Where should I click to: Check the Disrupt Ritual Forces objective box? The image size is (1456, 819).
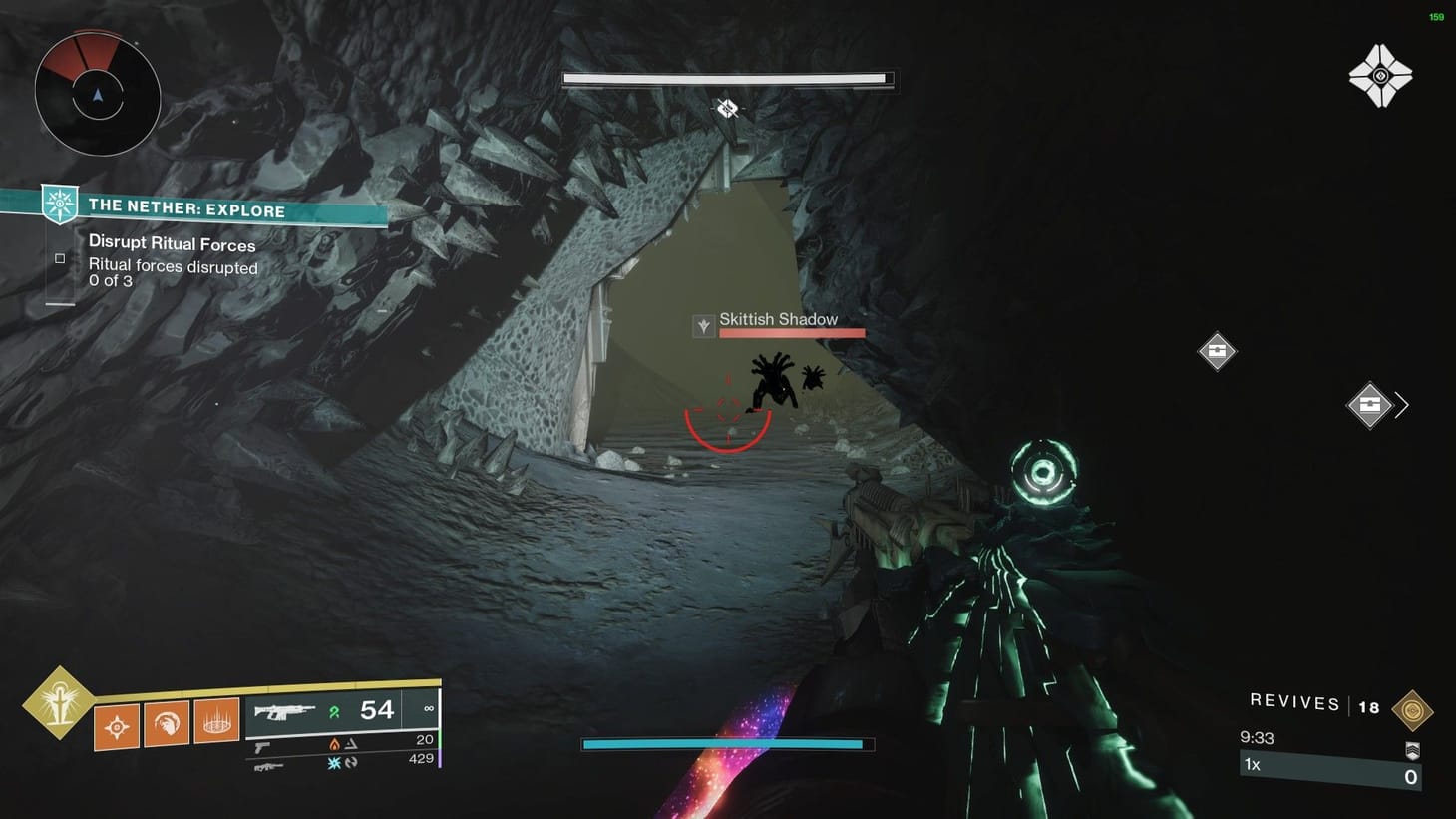[60, 258]
